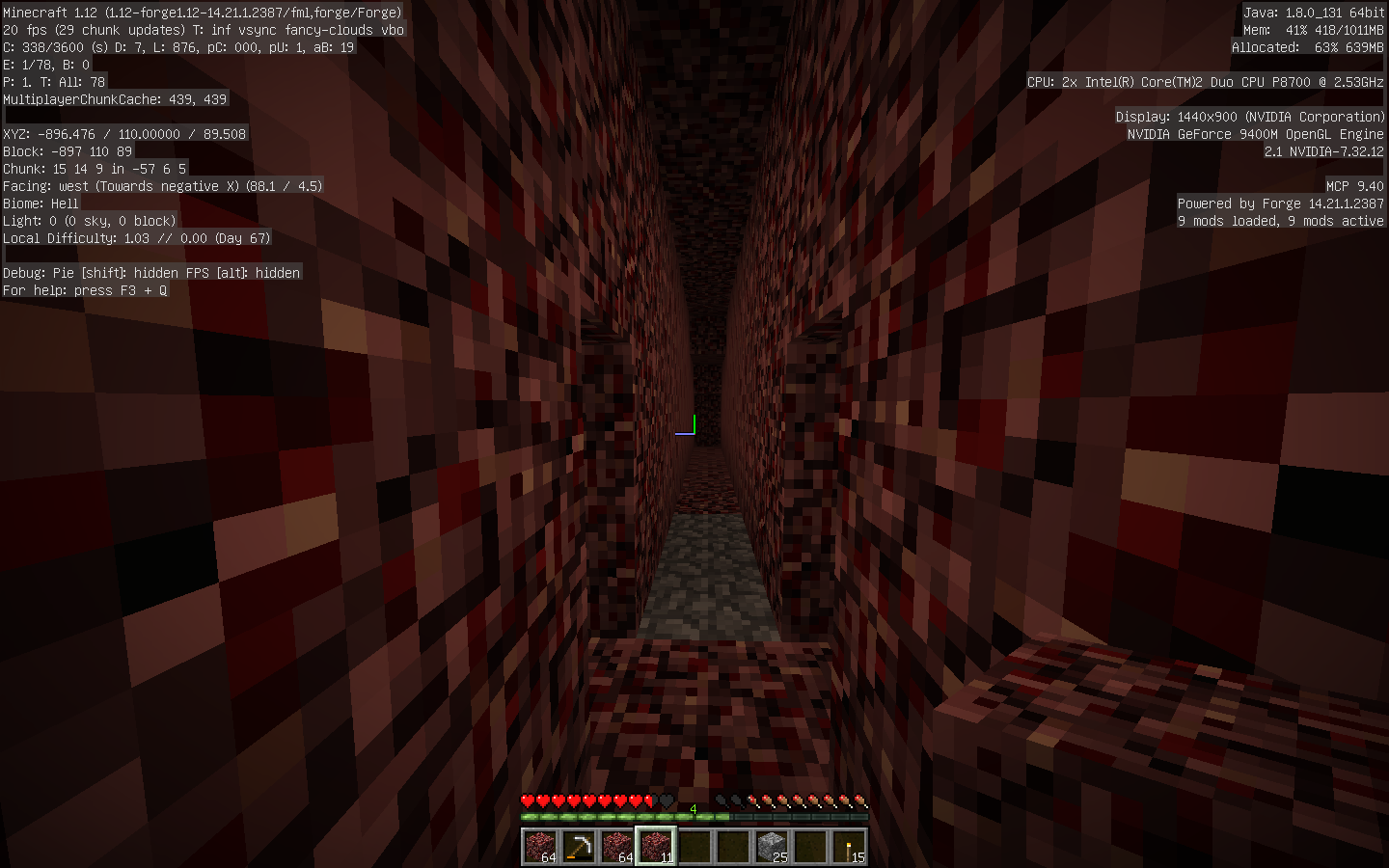Click the highlighted hotbar selection frame
Image resolution: width=1389 pixels, height=868 pixels.
[657, 846]
